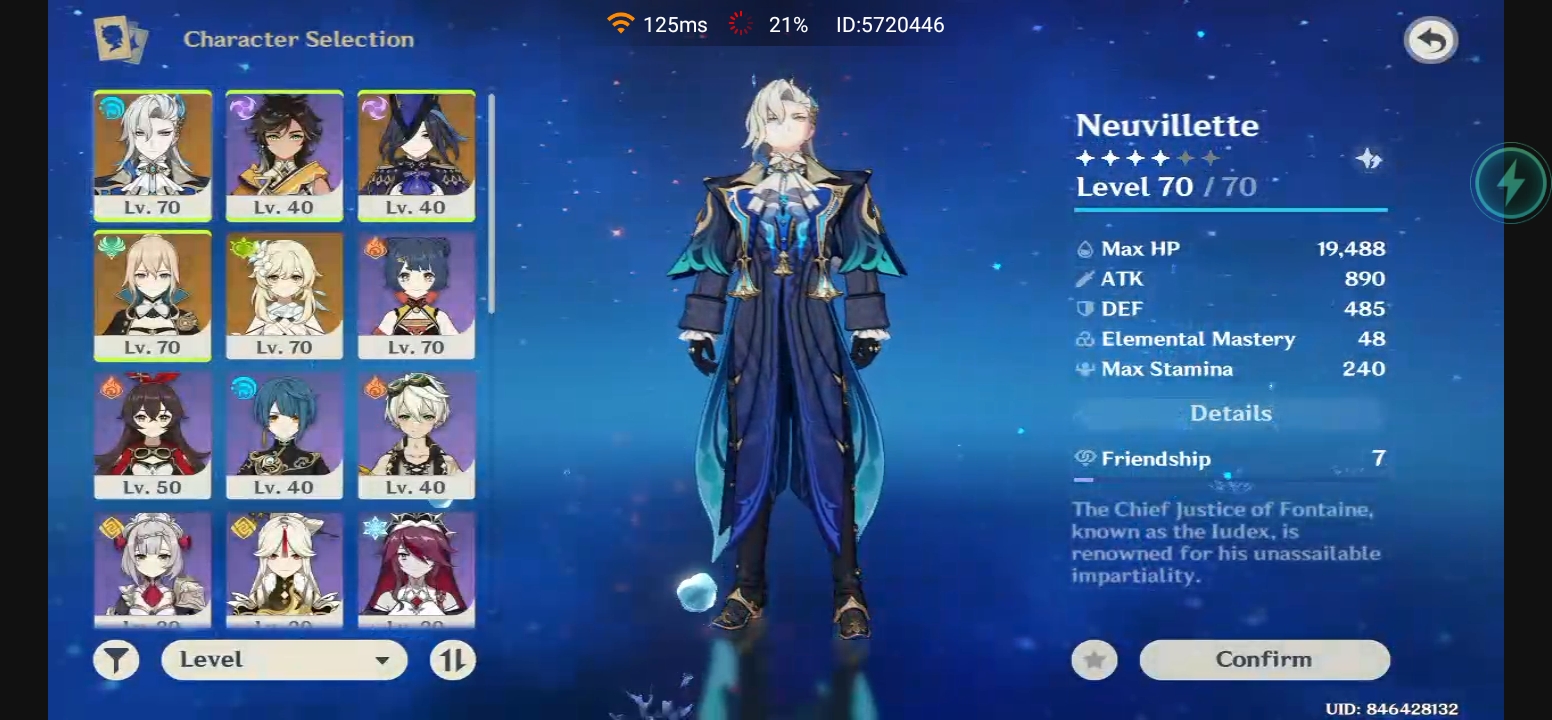Select the Lv. 50 Amber portrait
1552x720 pixels.
[x=152, y=435]
